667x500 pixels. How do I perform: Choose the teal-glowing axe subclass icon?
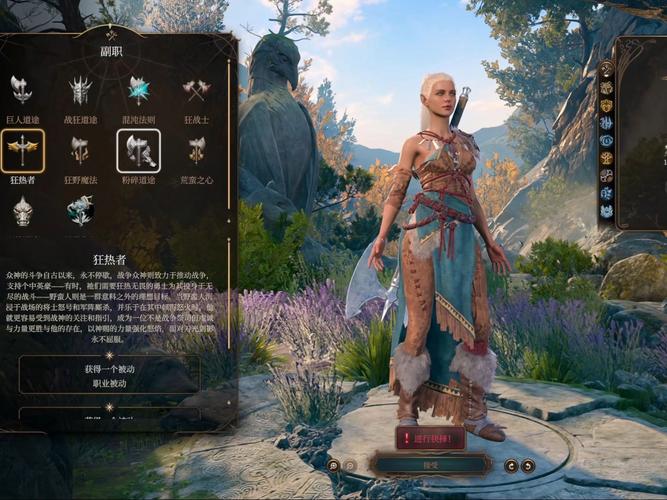coord(80,210)
